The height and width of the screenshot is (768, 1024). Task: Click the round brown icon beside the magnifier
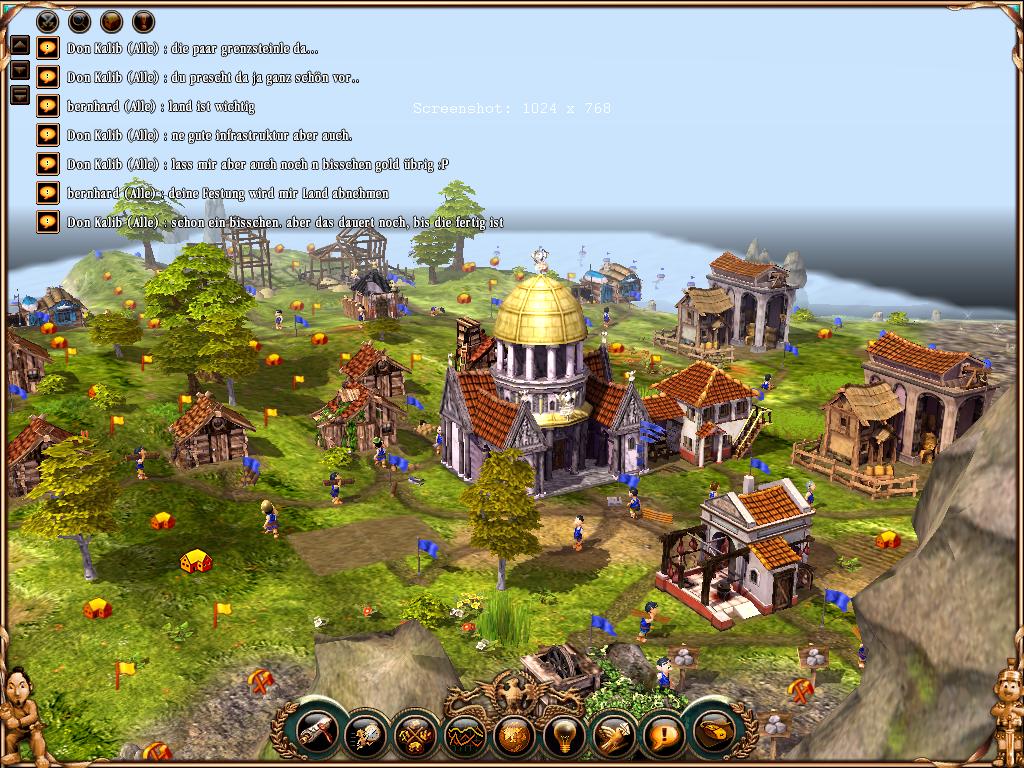pos(111,21)
